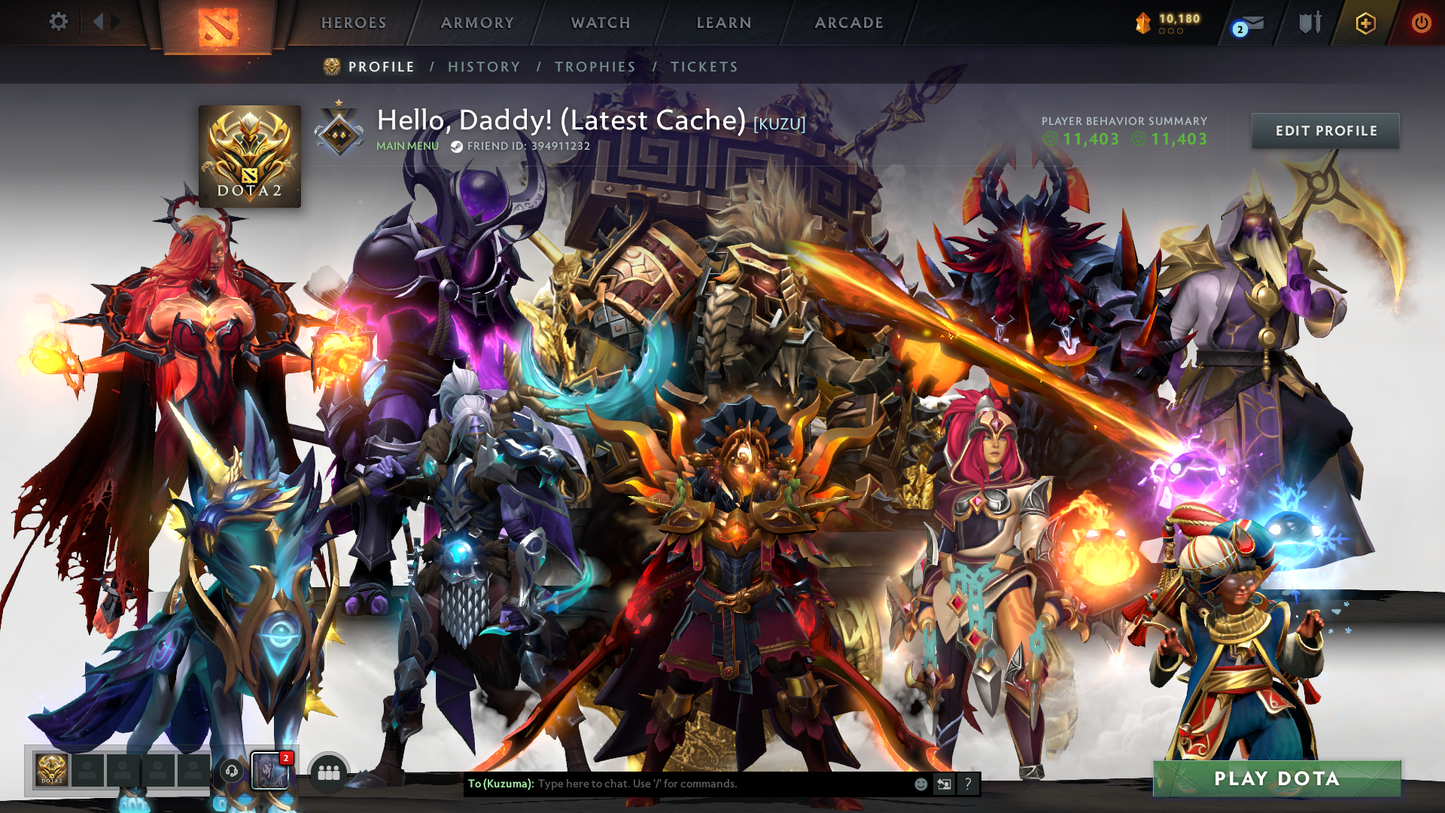This screenshot has height=813, width=1445.
Task: Click the headset voice chat icon near friend slots
Action: pos(230,771)
